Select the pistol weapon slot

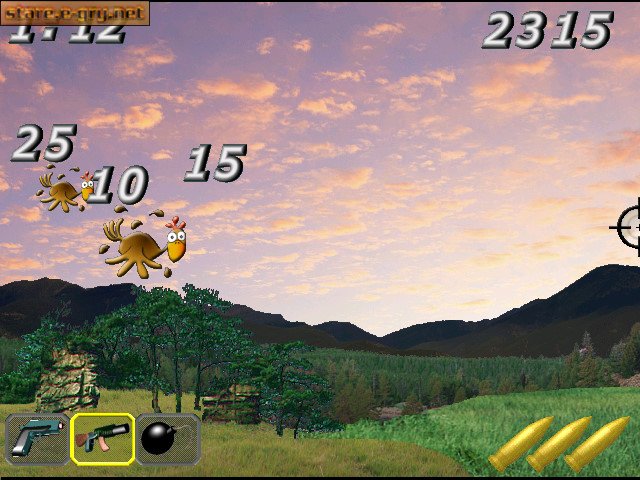pyautogui.click(x=37, y=438)
